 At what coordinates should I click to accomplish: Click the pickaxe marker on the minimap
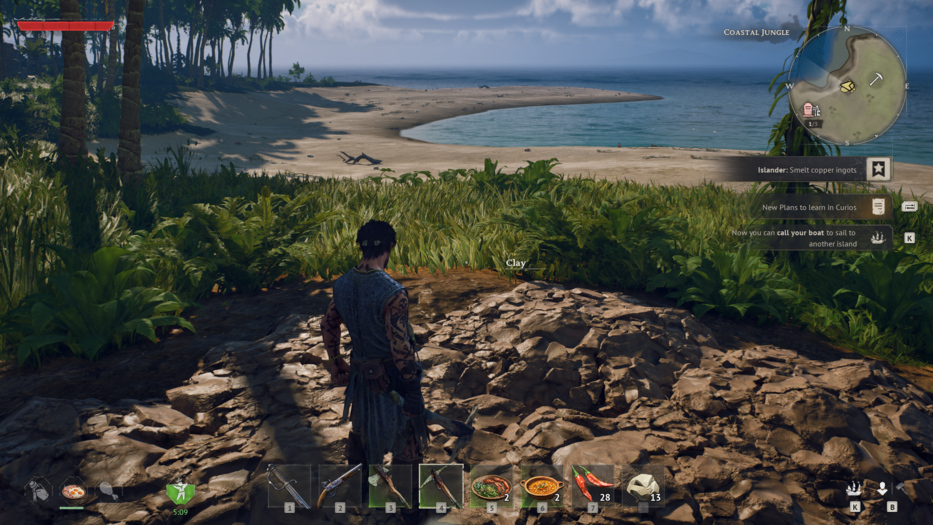tap(875, 79)
